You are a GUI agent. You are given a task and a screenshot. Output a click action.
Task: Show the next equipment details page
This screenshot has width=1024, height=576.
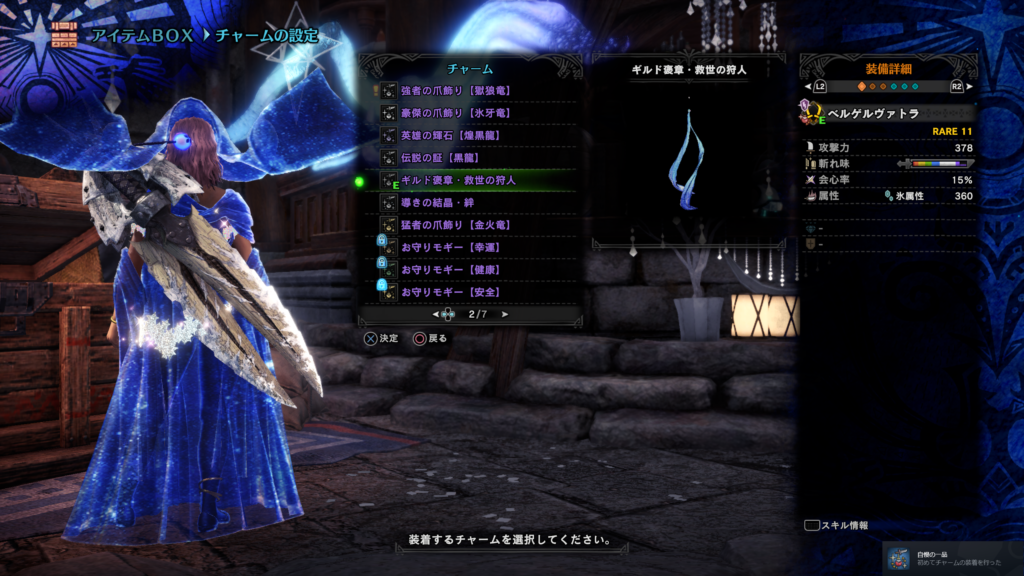[957, 87]
